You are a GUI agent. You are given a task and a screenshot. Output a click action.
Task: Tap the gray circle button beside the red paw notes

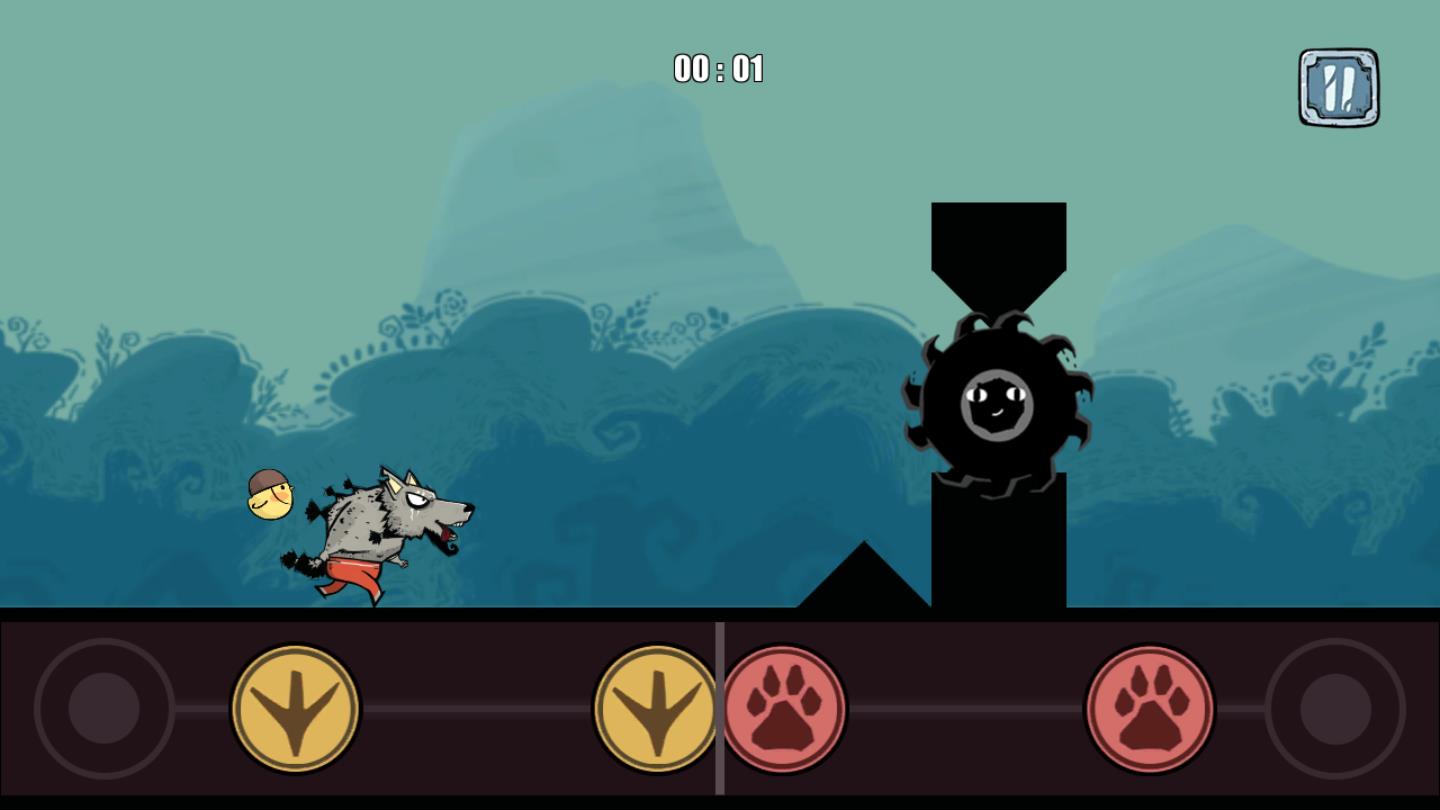[1335, 708]
